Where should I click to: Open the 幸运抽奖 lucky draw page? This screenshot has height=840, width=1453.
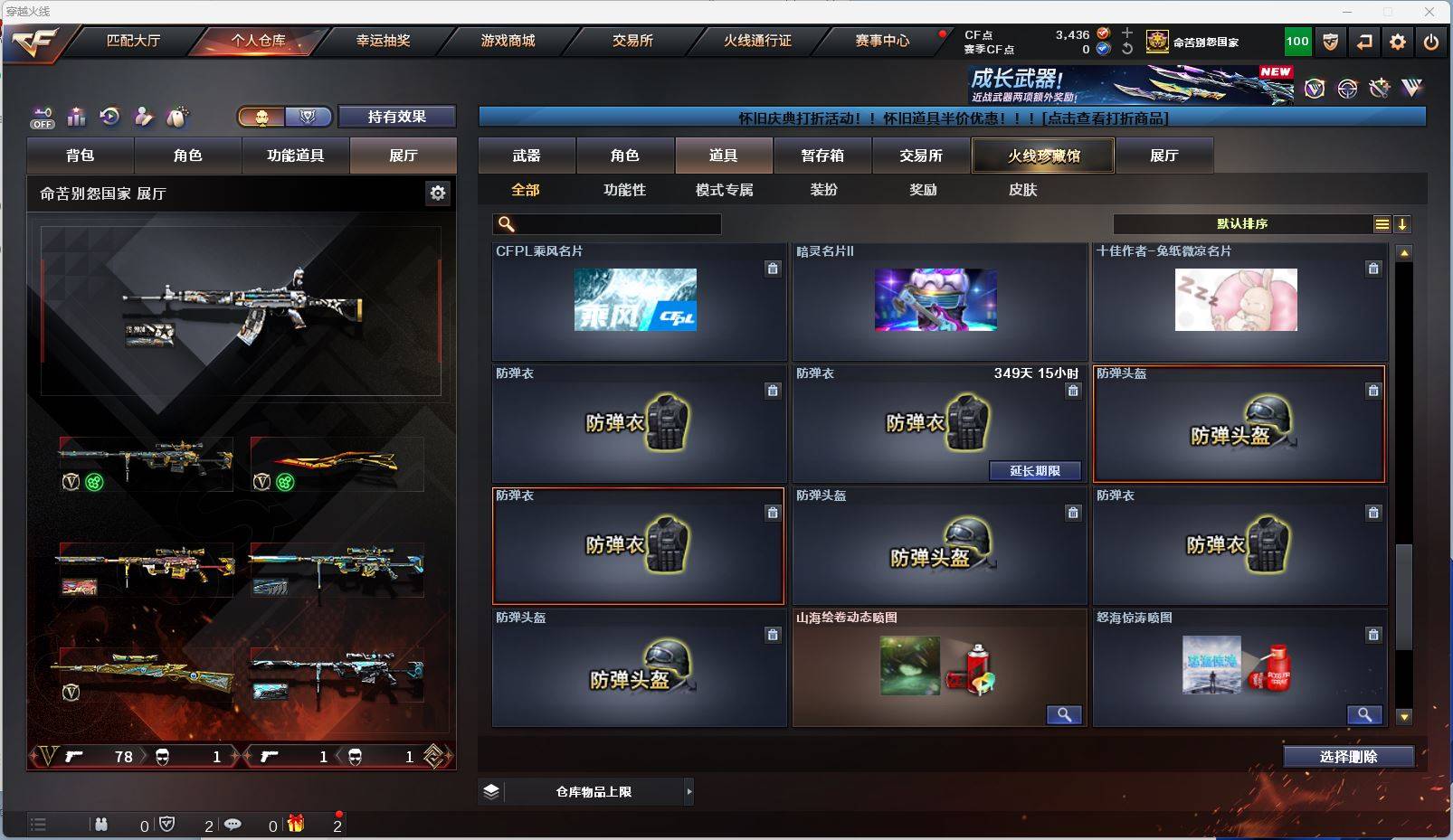click(x=383, y=41)
